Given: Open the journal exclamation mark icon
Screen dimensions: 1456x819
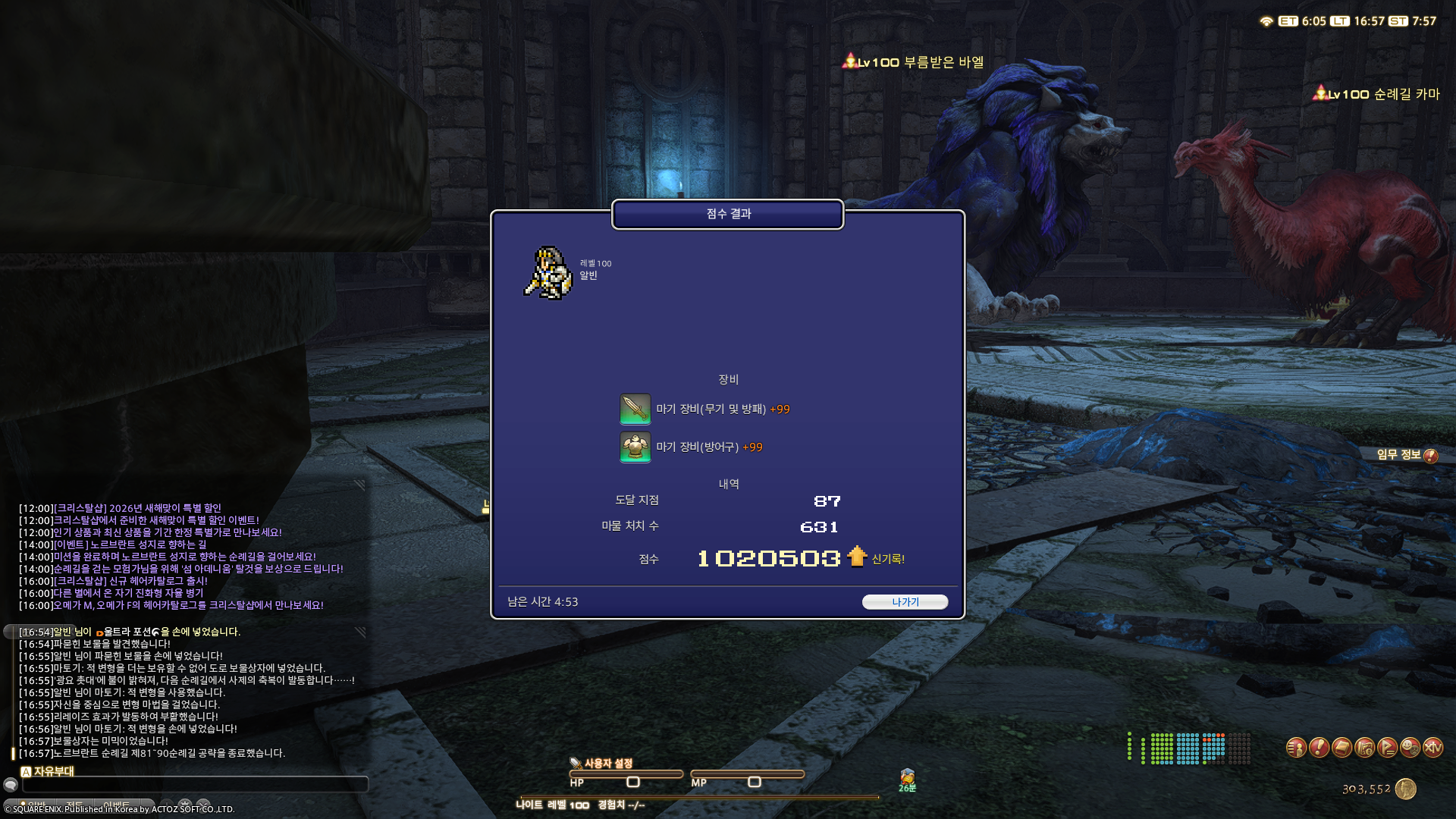Looking at the screenshot, I should [1319, 748].
